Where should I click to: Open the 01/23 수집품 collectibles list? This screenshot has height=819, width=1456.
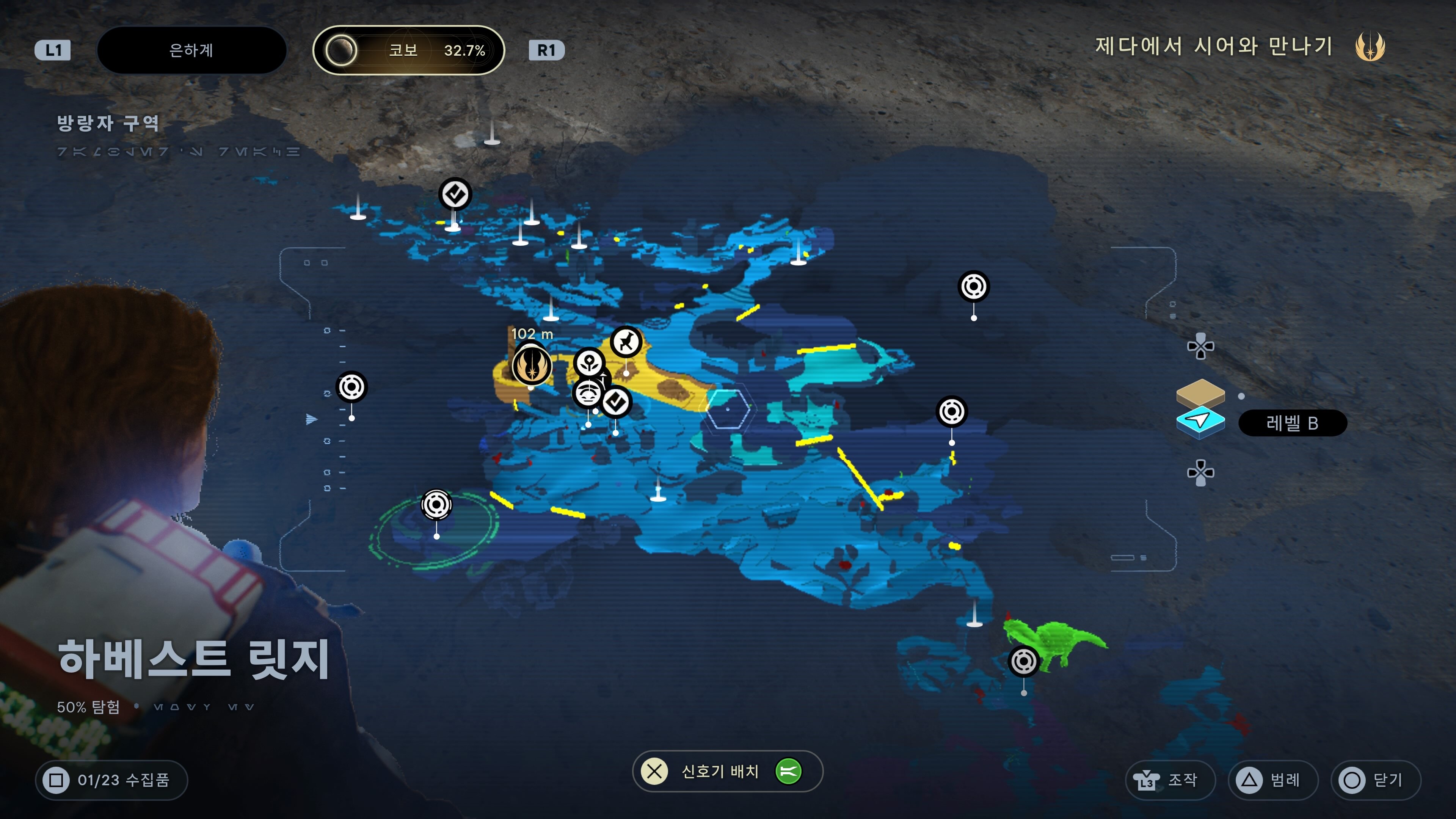tap(111, 780)
